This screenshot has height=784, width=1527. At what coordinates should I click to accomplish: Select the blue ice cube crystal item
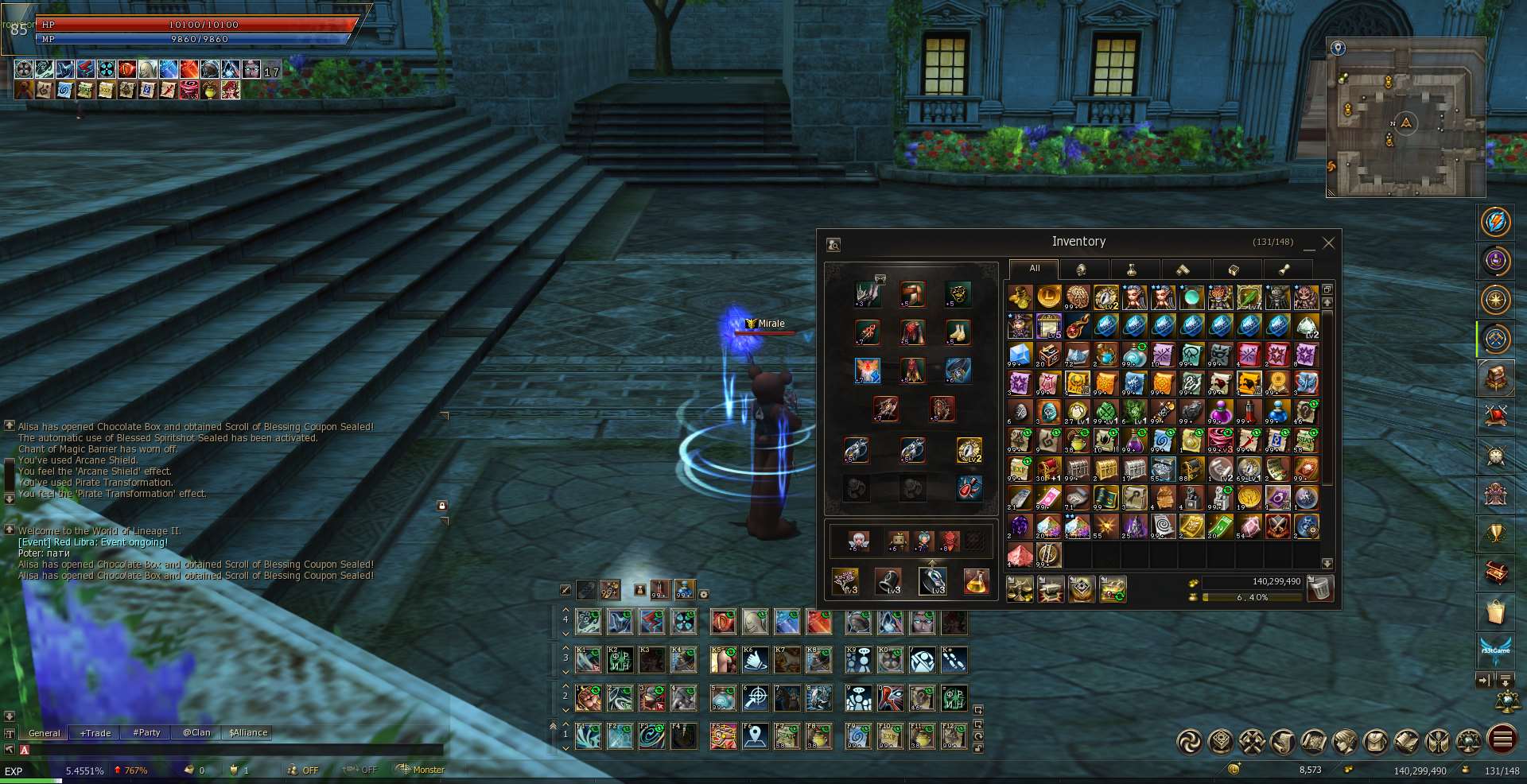(1020, 355)
